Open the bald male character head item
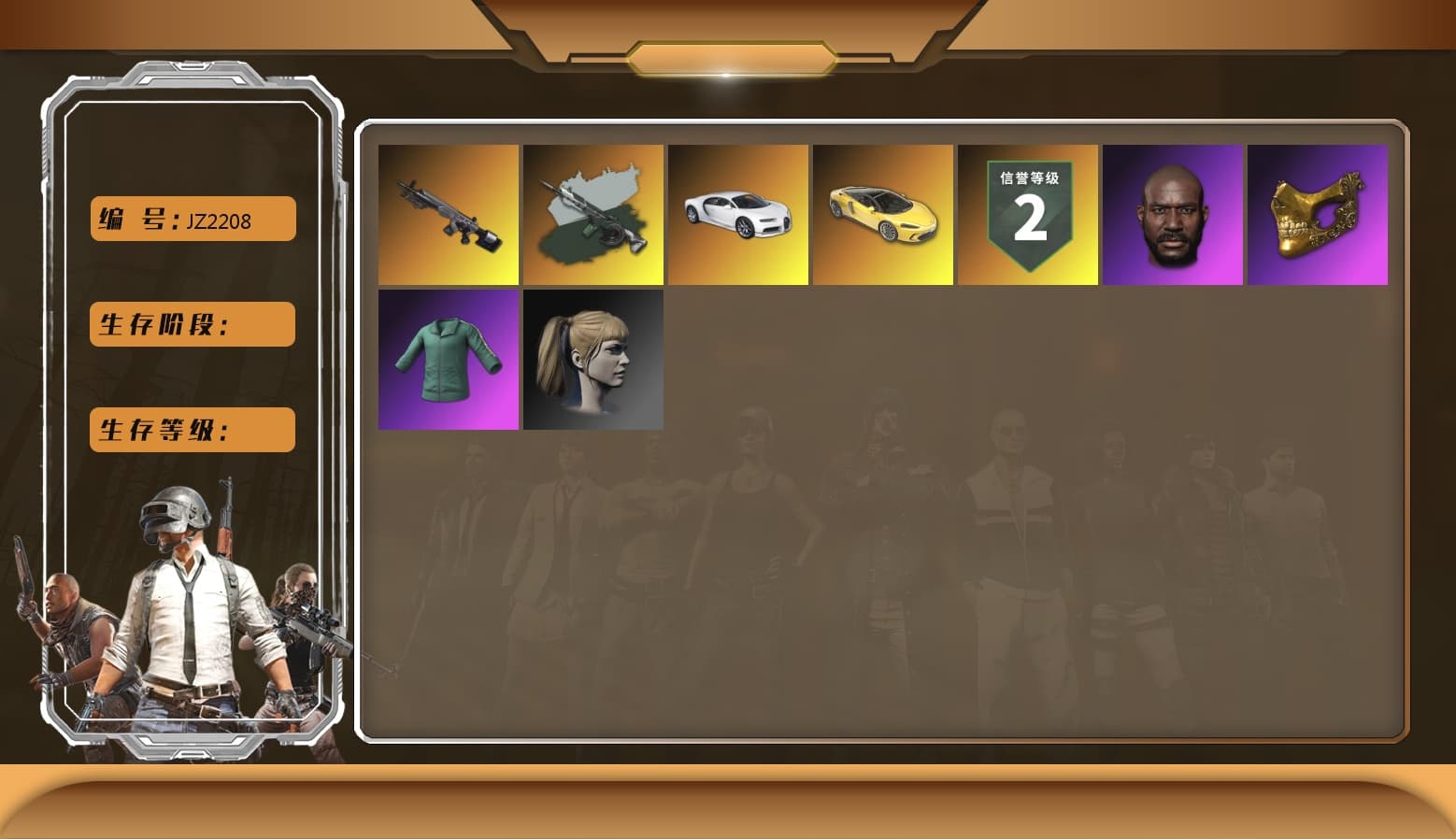 pyautogui.click(x=1173, y=215)
